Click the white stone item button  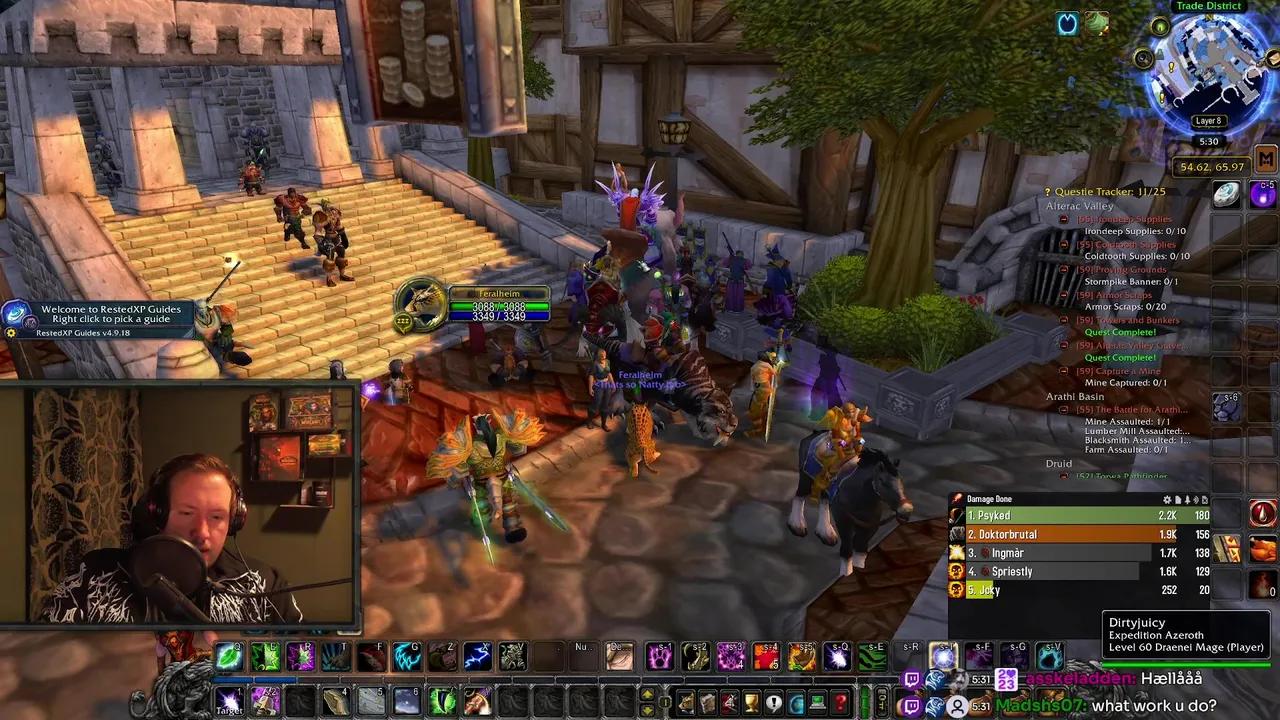point(1227,195)
